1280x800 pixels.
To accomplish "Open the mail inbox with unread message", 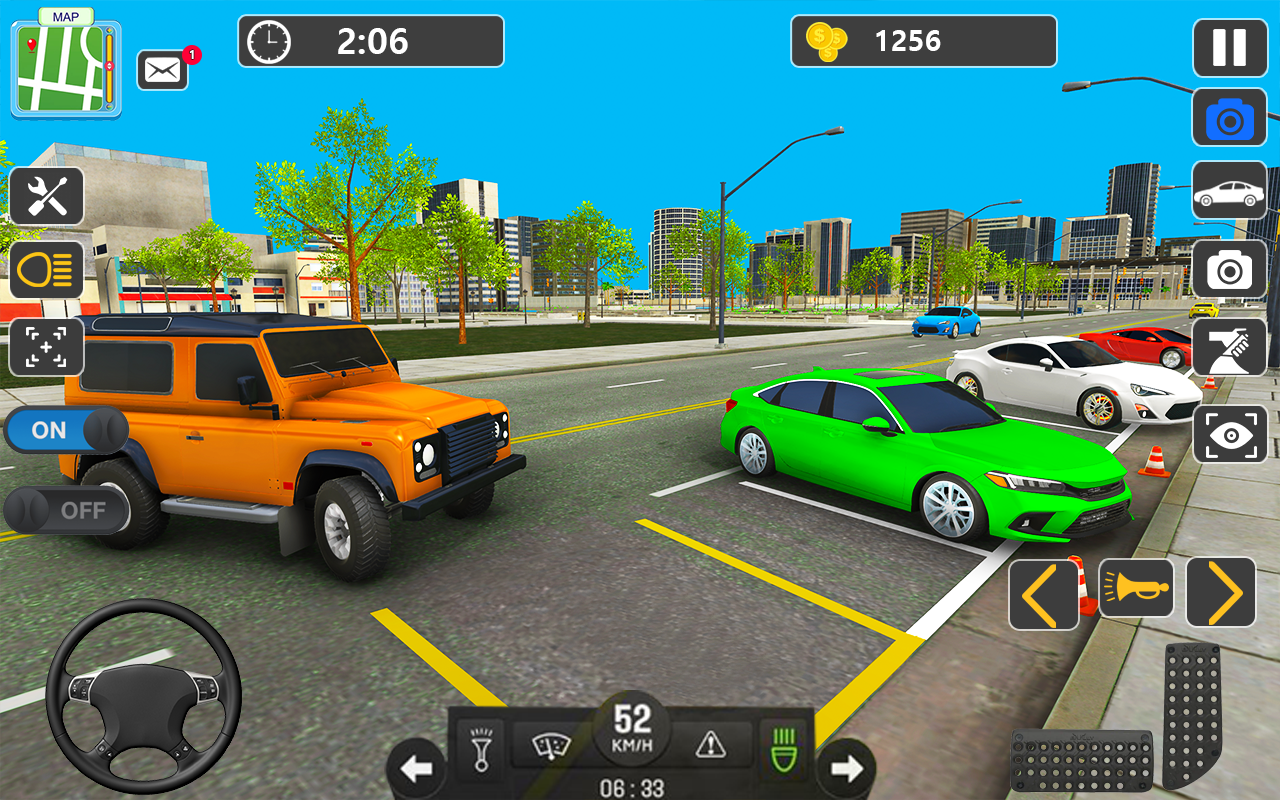I will (163, 70).
